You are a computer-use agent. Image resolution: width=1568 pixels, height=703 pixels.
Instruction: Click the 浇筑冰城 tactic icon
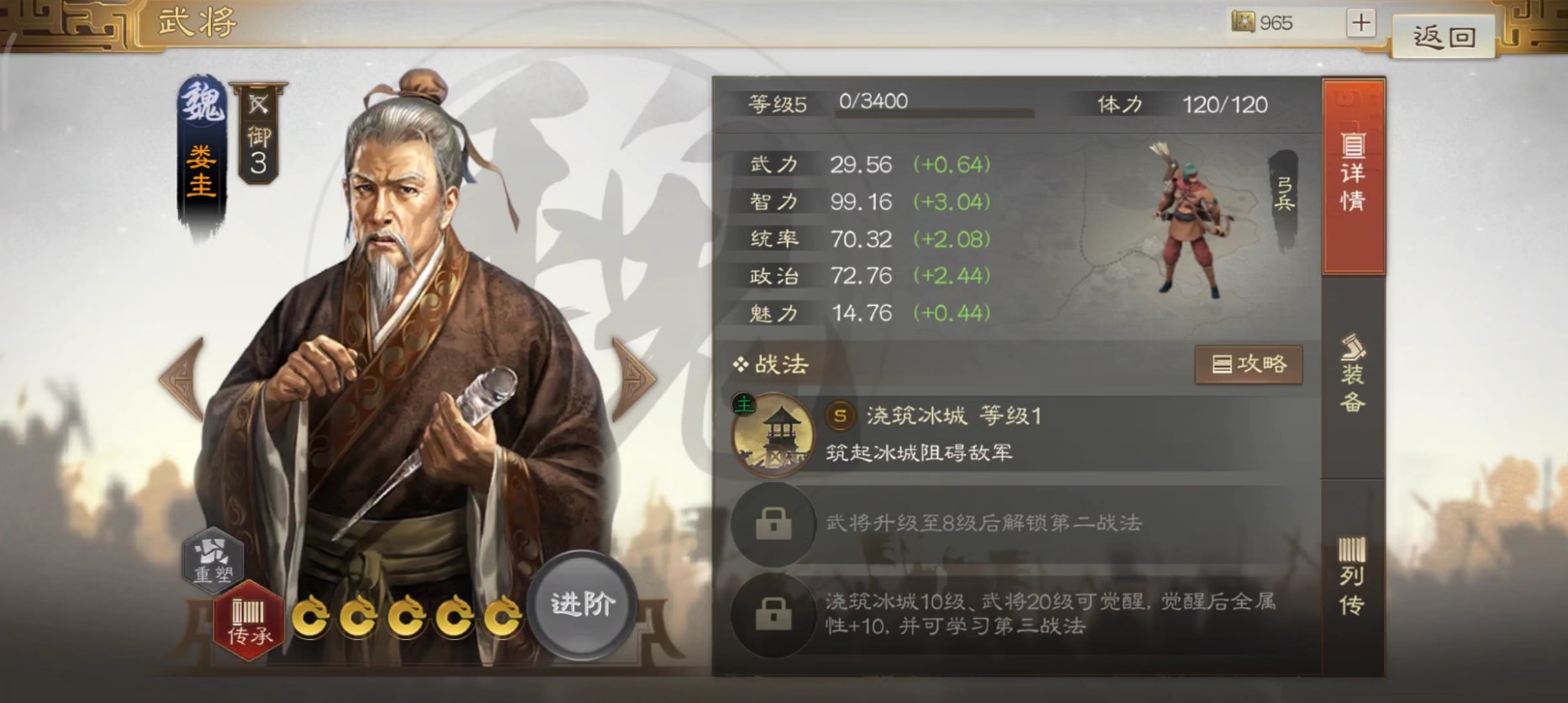[x=773, y=434]
